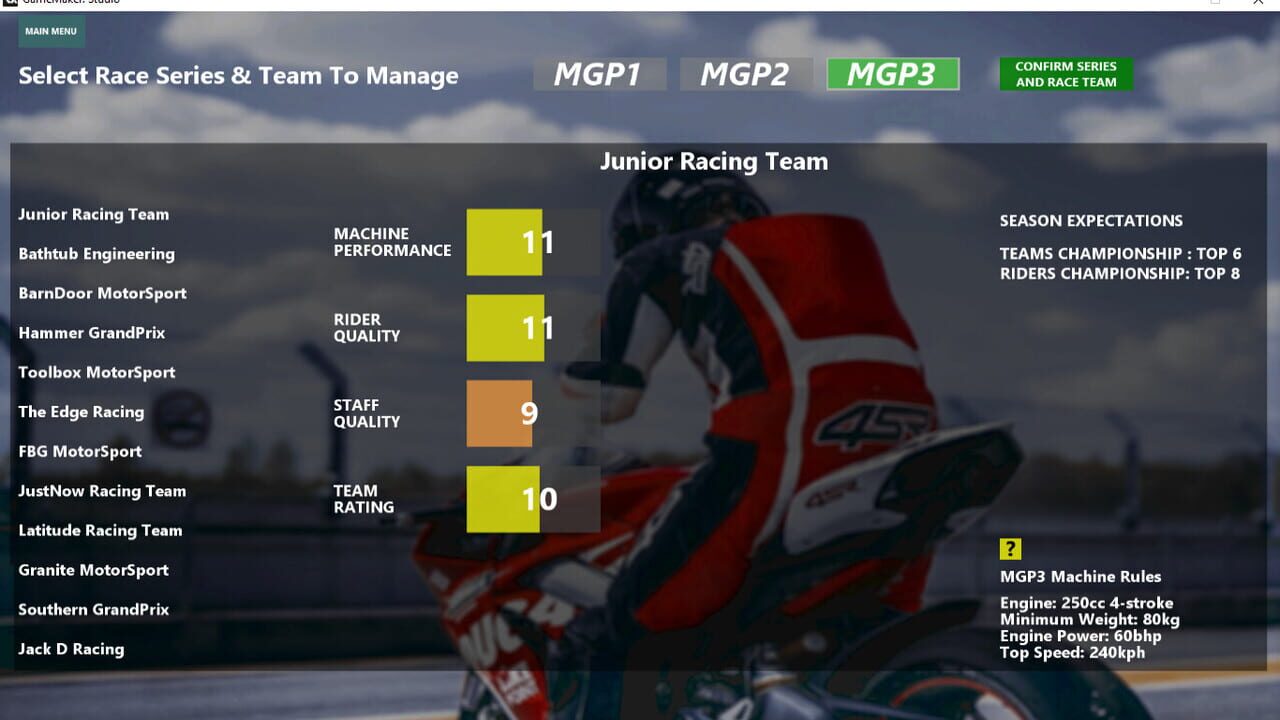
Task: Pick JustNow Racing Team
Action: coord(102,491)
